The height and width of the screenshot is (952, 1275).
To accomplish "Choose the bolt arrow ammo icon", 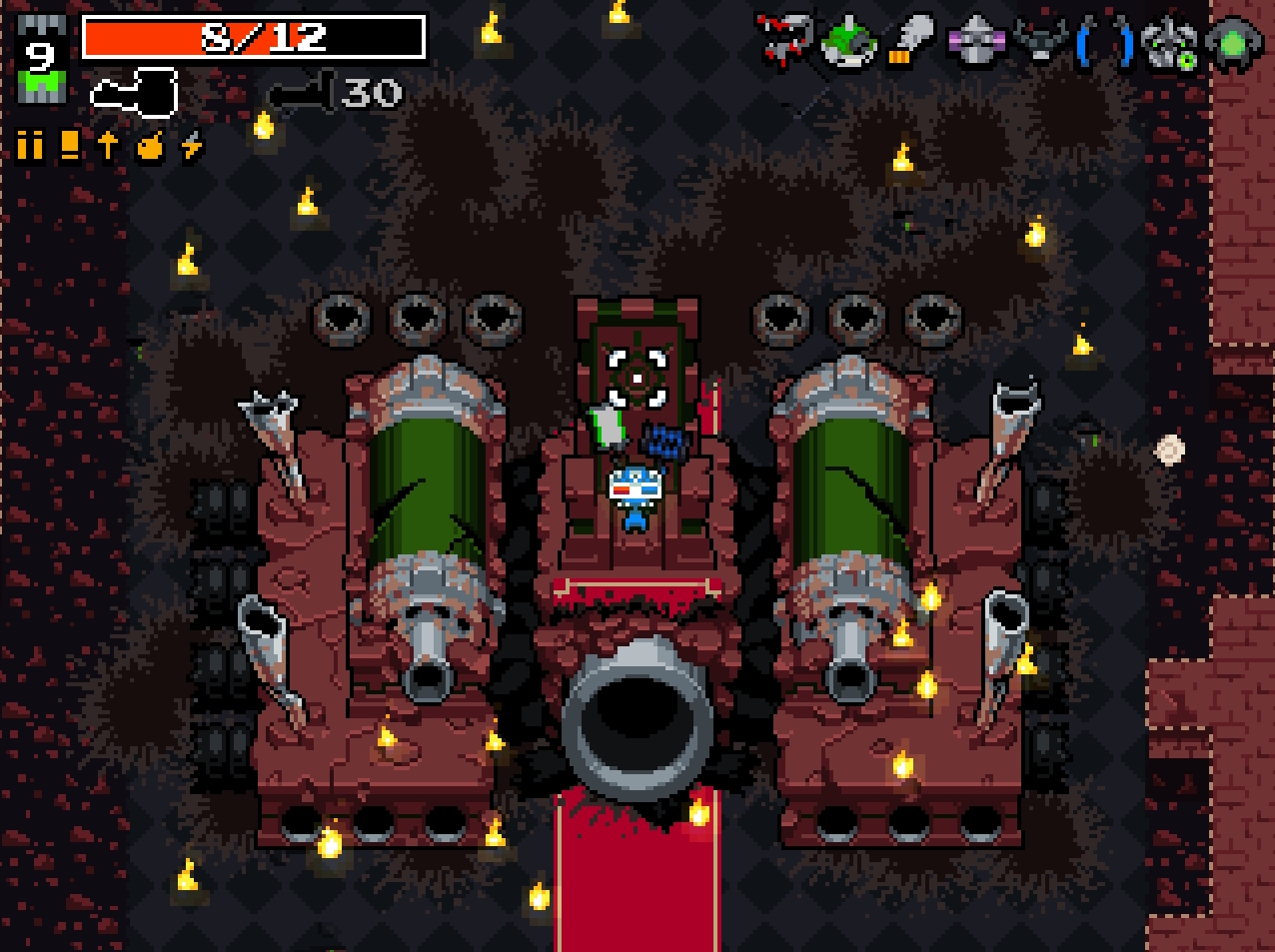I will coord(108,147).
